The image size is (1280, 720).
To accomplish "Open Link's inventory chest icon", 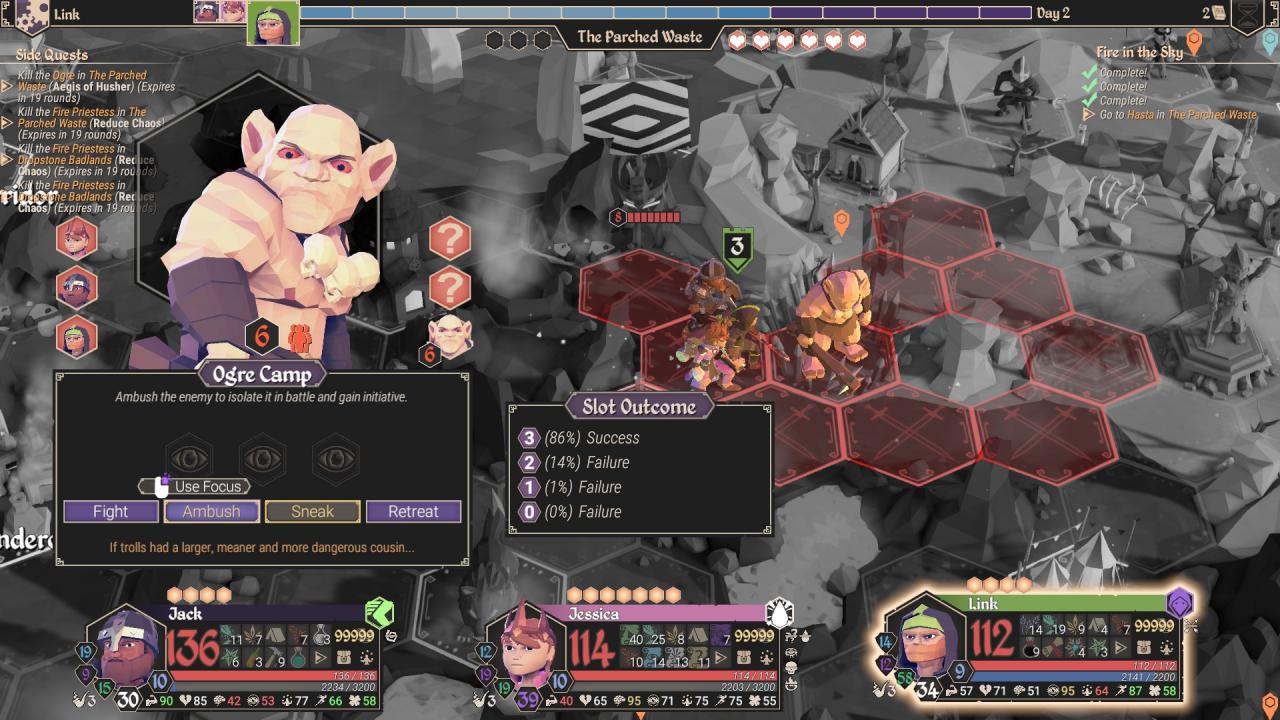I will 1144,648.
